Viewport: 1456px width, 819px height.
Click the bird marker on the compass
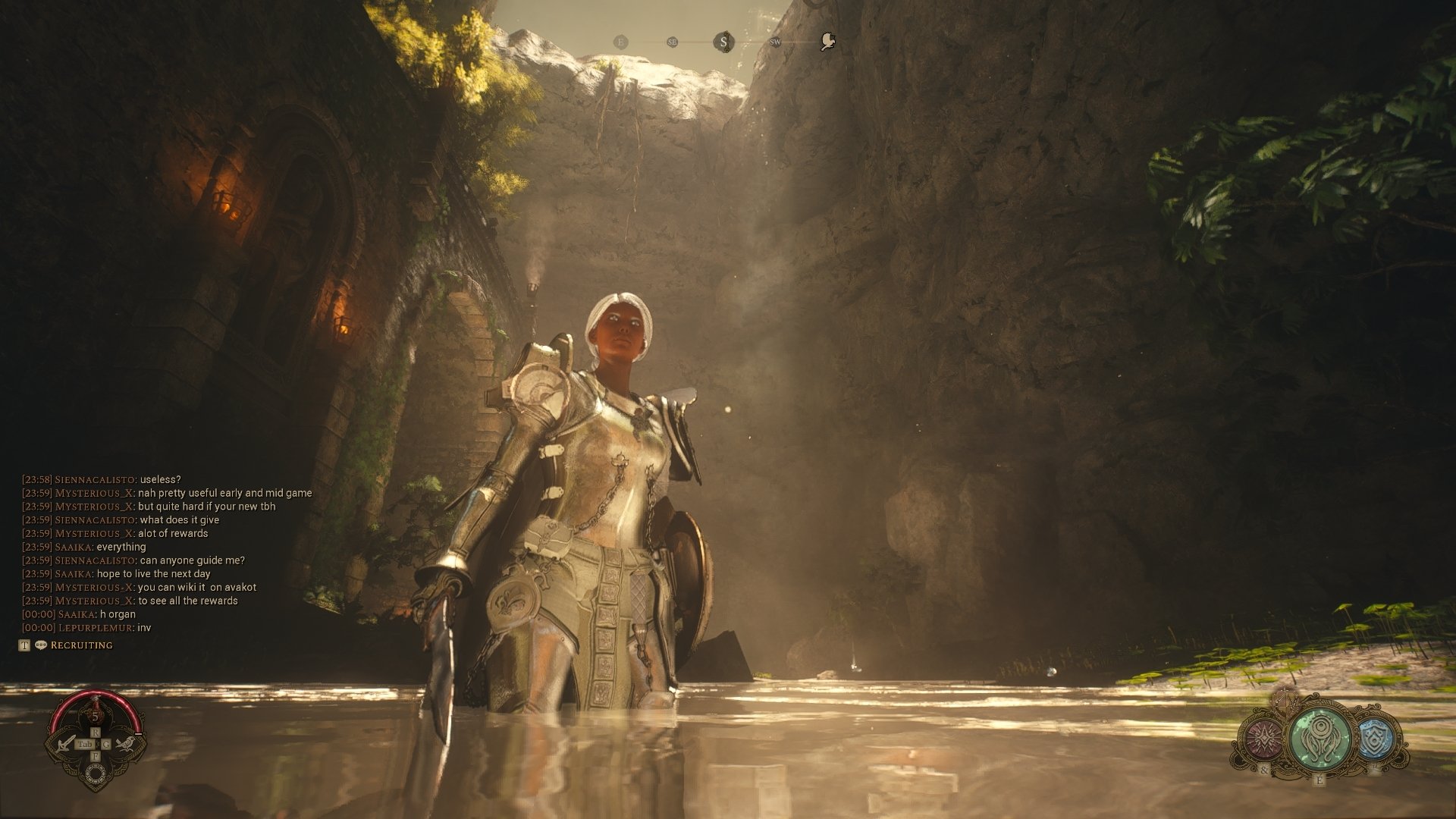pos(827,42)
